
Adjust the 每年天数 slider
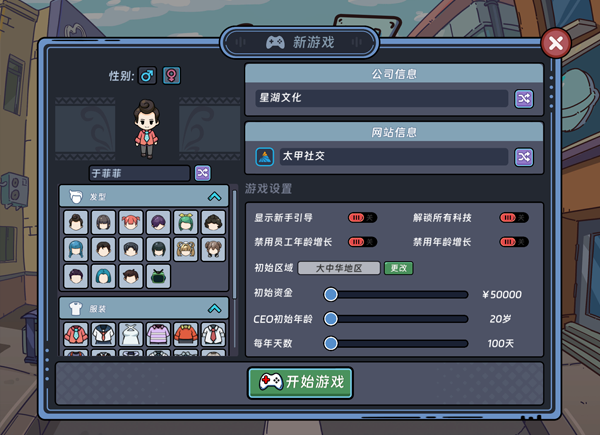330,343
